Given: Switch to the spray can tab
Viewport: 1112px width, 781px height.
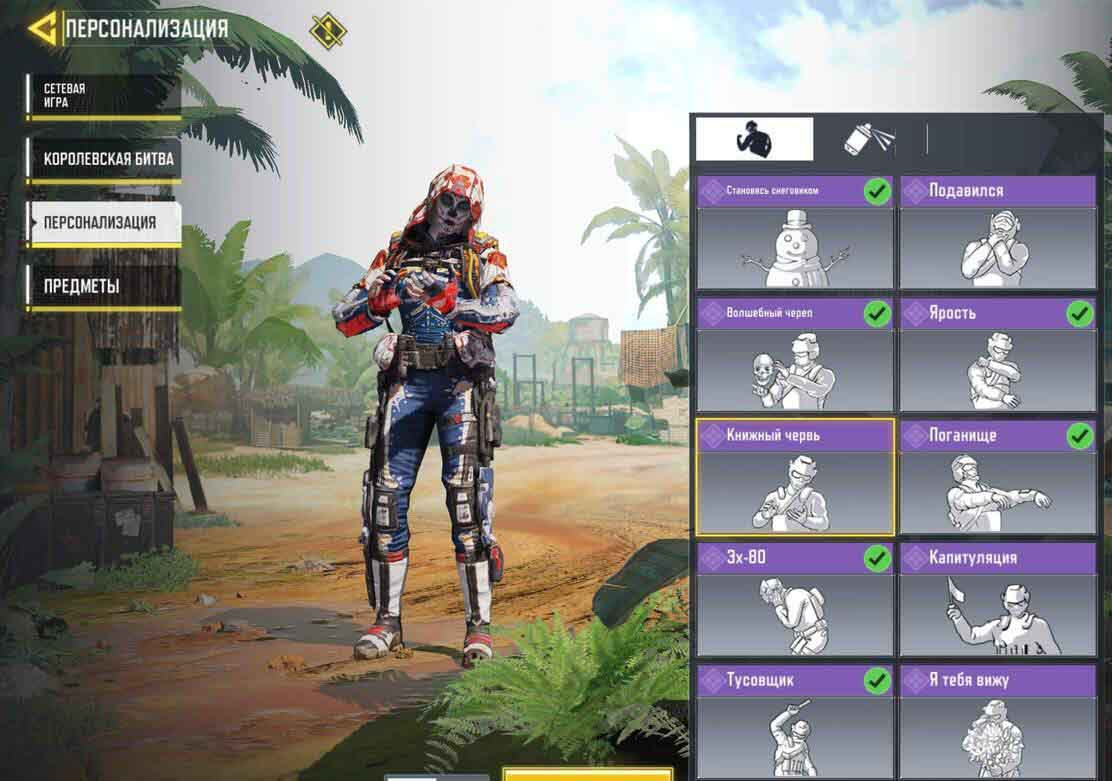Looking at the screenshot, I should (868, 139).
